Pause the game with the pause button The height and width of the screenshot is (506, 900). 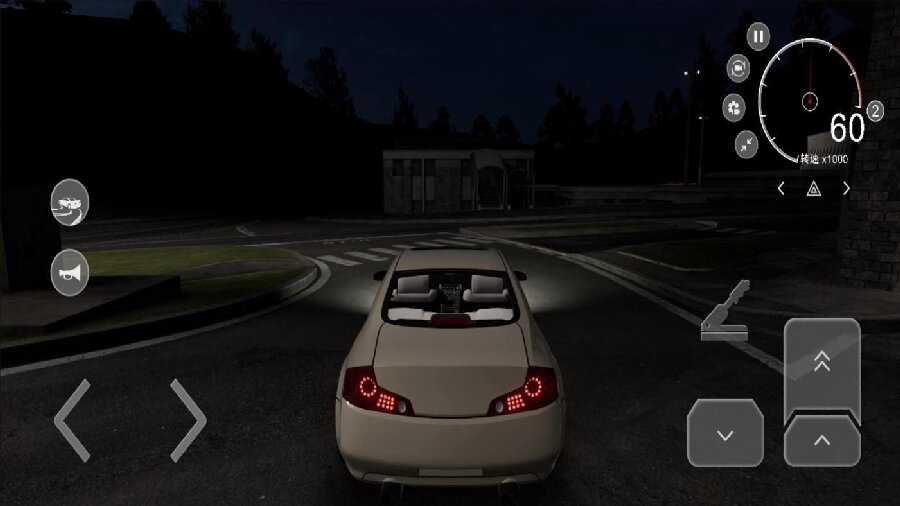[x=759, y=37]
